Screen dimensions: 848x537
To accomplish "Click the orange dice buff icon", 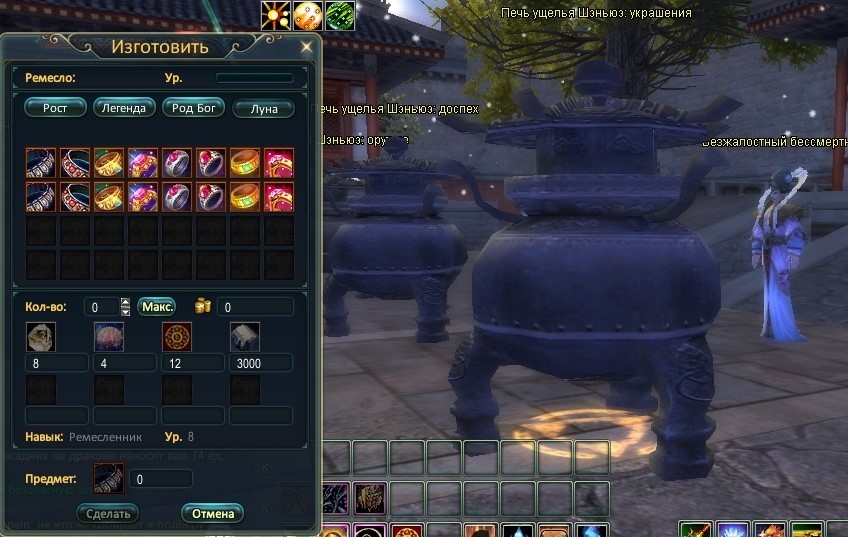I will (308, 15).
